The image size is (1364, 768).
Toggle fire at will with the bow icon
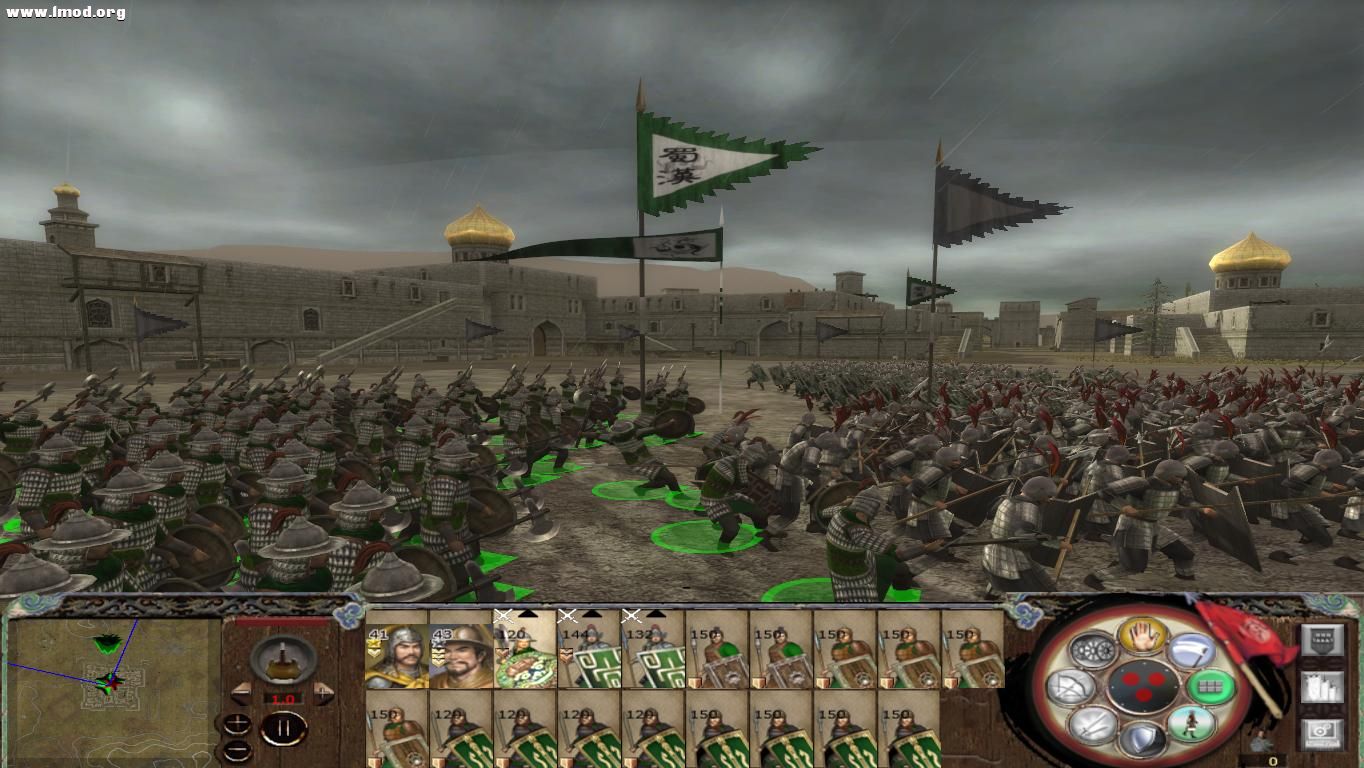[1069, 685]
